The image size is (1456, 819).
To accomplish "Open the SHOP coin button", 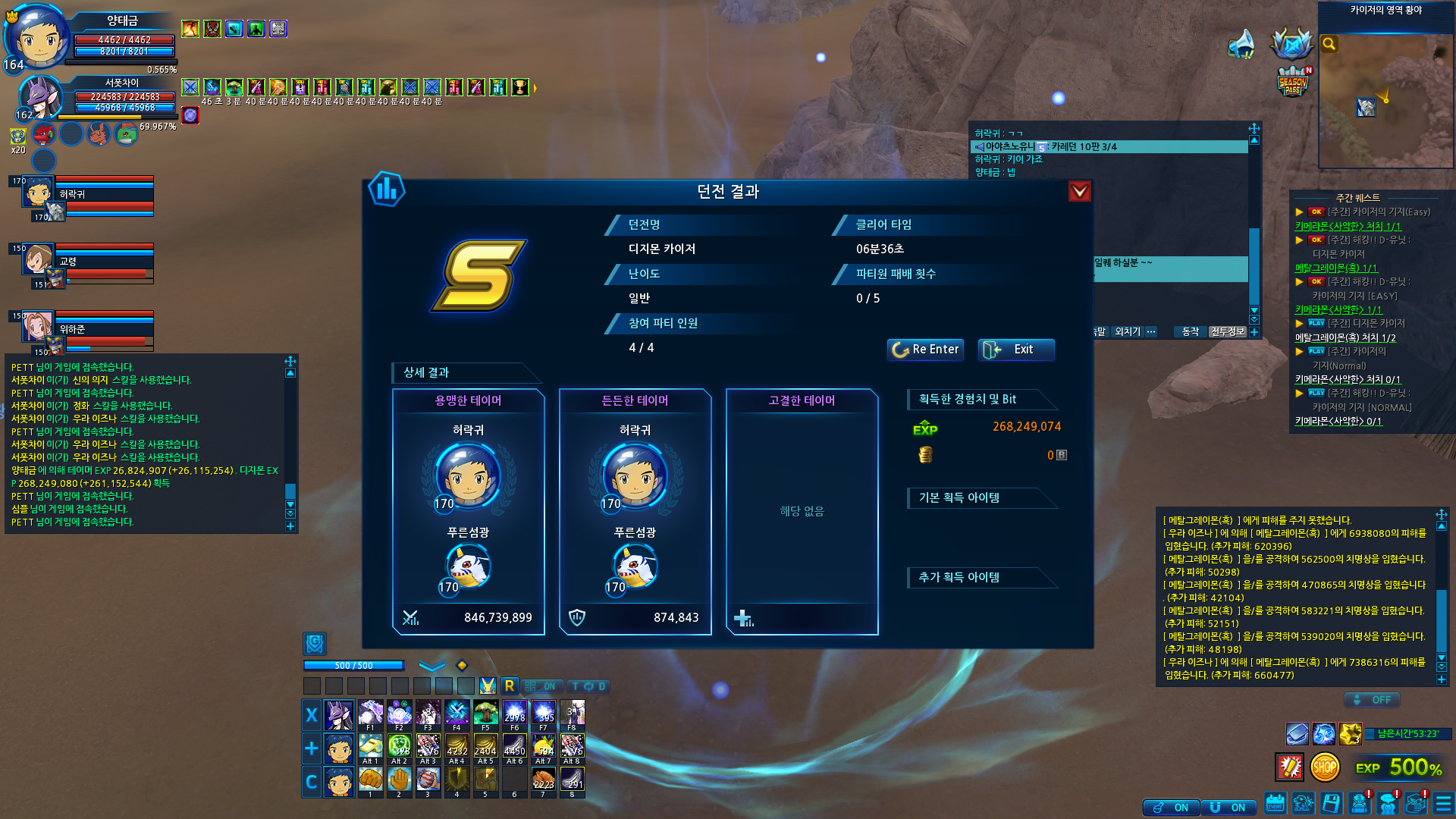I will 1324,767.
